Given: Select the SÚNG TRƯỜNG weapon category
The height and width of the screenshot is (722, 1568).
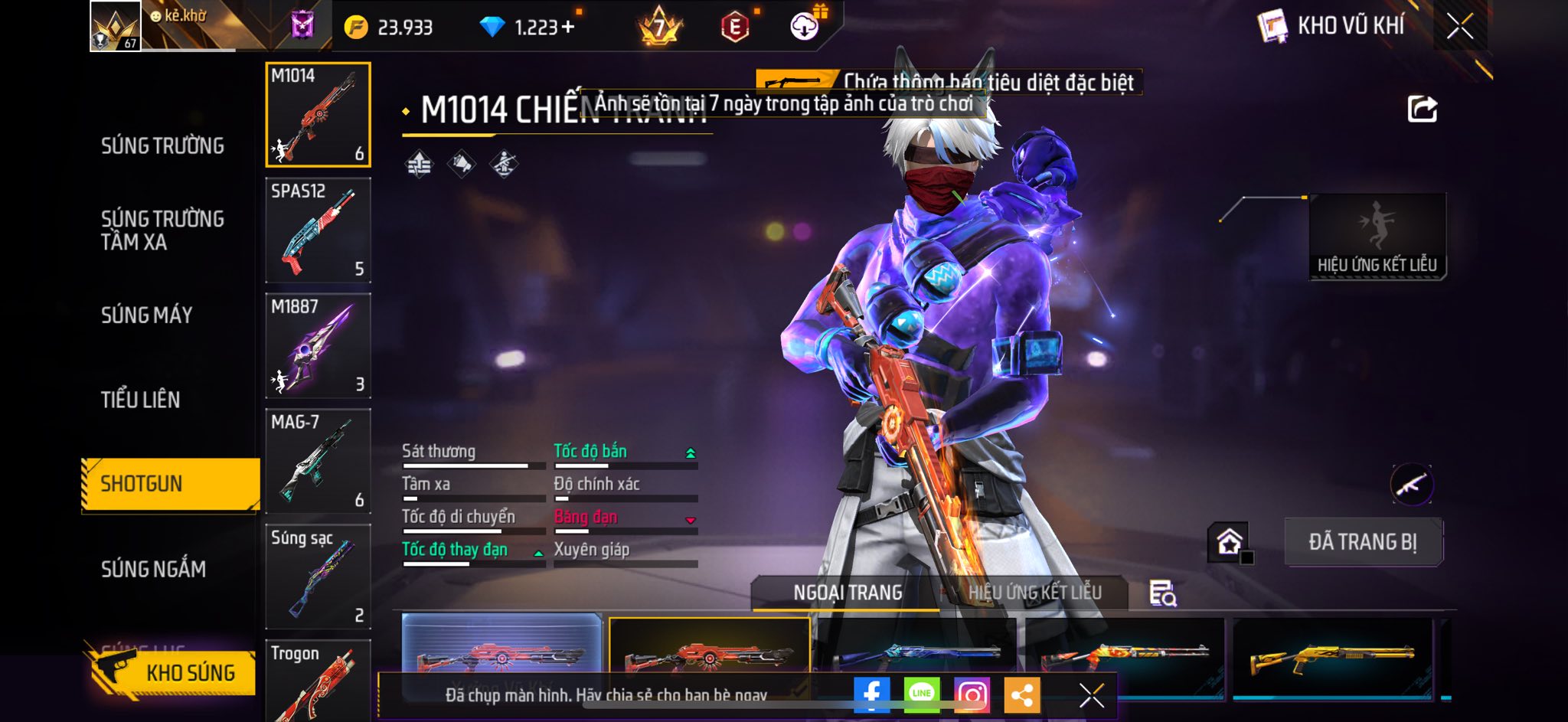Looking at the screenshot, I should (x=162, y=145).
